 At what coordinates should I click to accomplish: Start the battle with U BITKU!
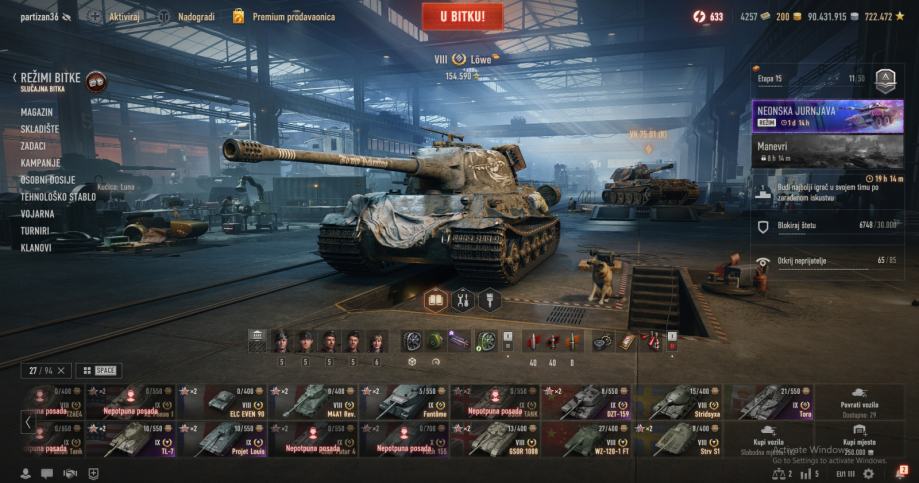pos(462,16)
